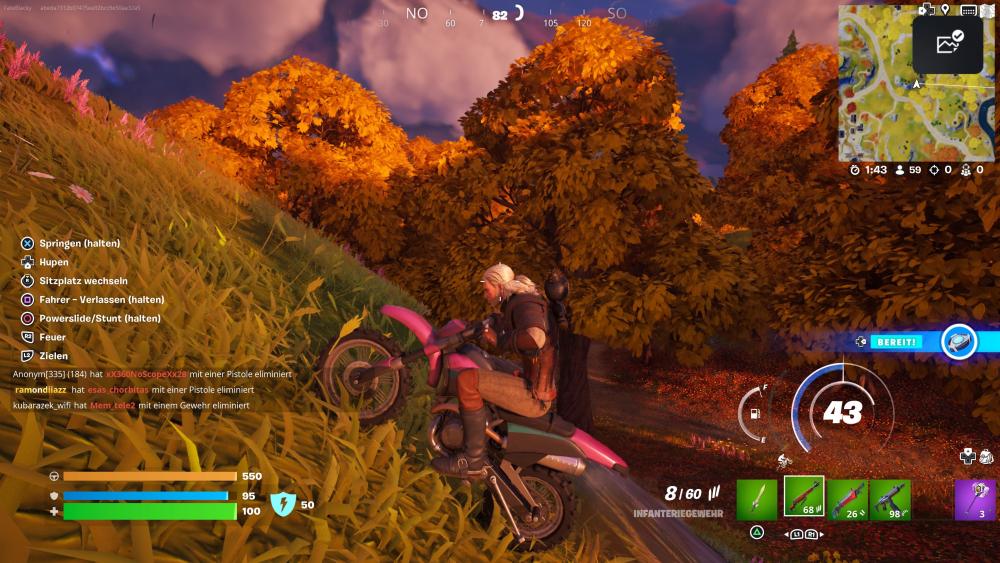This screenshot has width=1000, height=563.
Task: Select the submachine gun slot with 98 ammo
Action: 890,498
